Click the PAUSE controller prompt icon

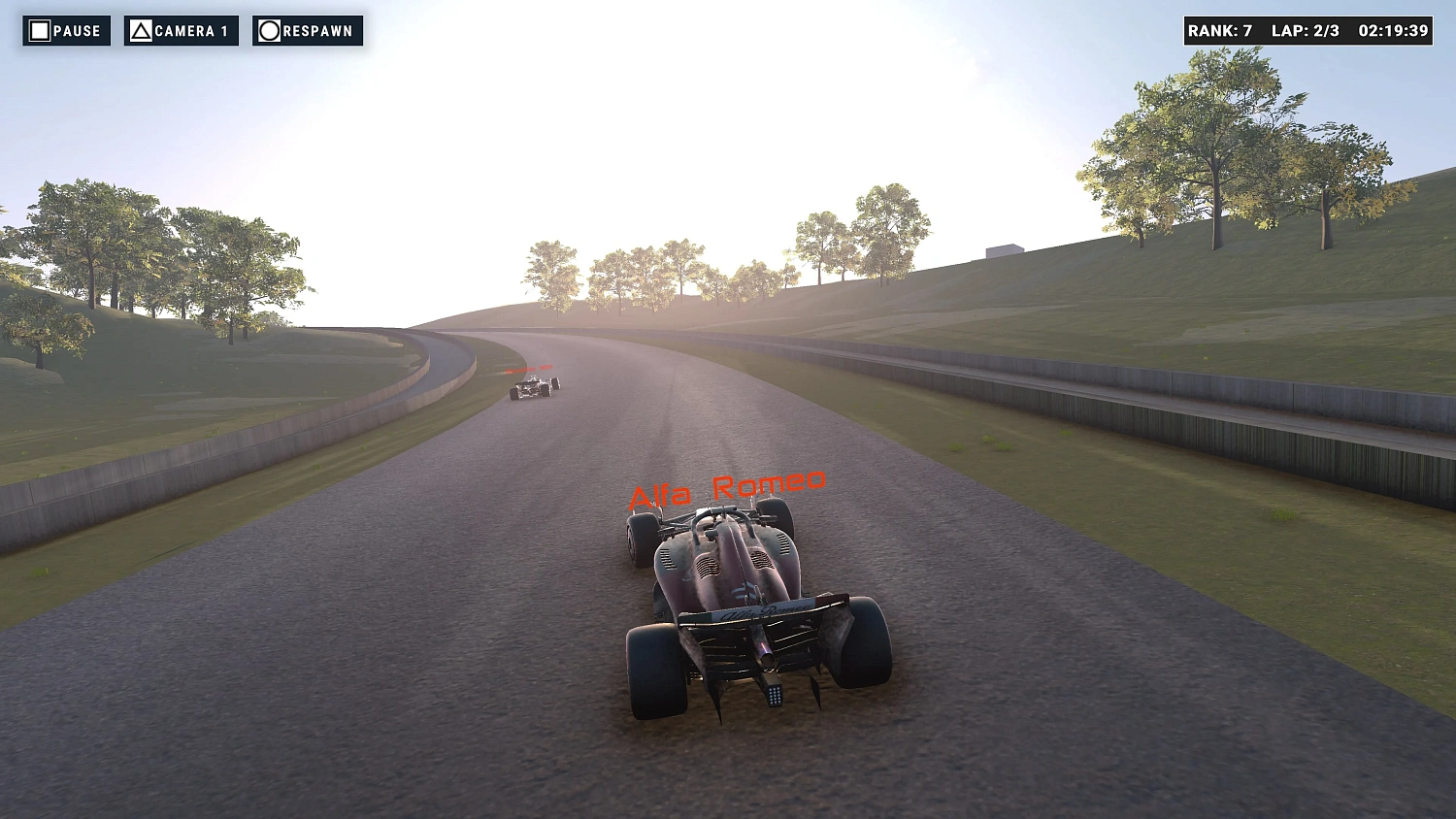click(39, 30)
